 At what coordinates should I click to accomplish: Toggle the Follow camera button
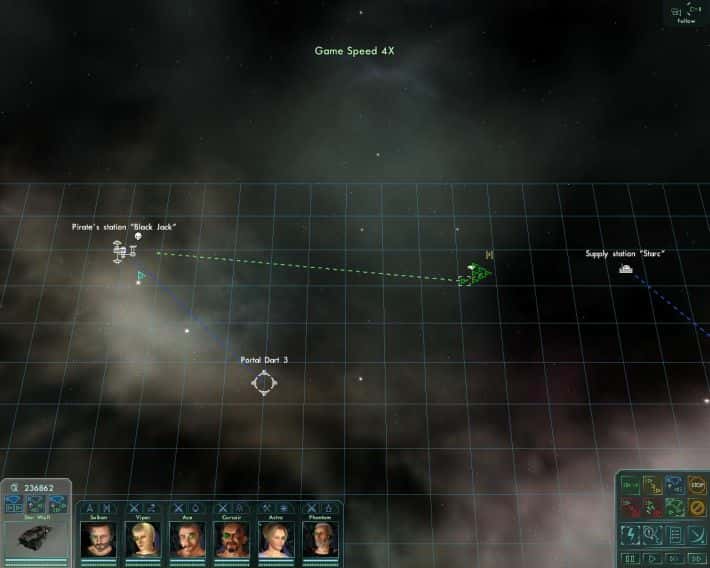686,12
